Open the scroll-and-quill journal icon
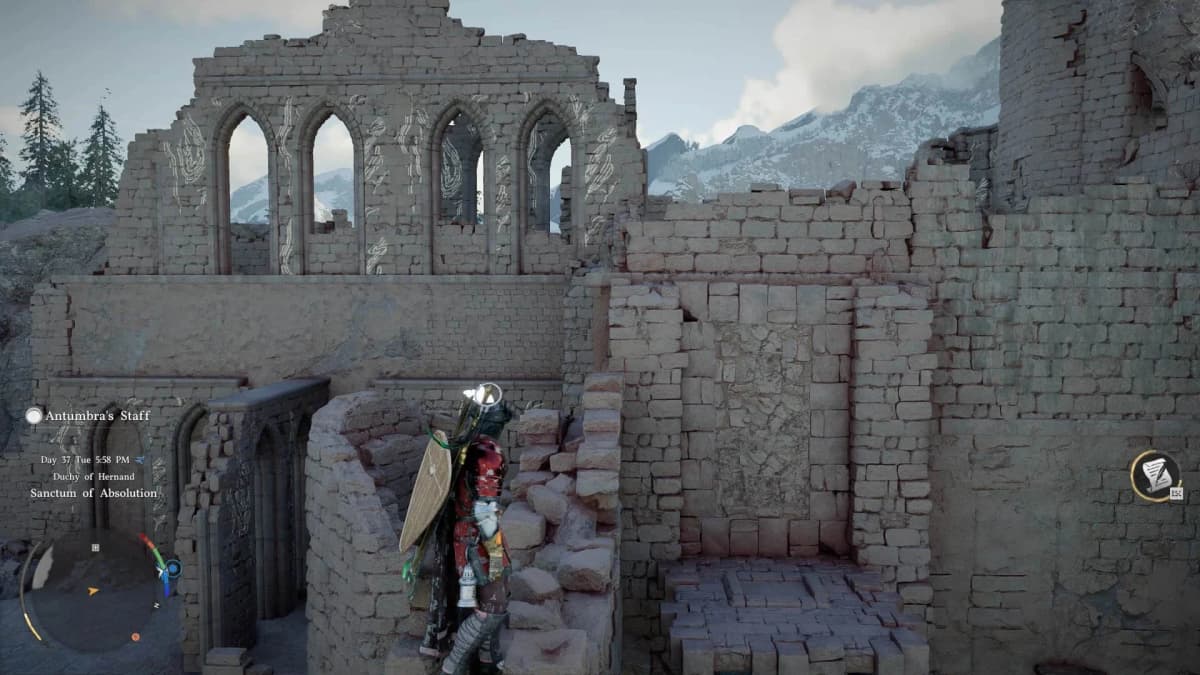The height and width of the screenshot is (675, 1200). [1156, 475]
